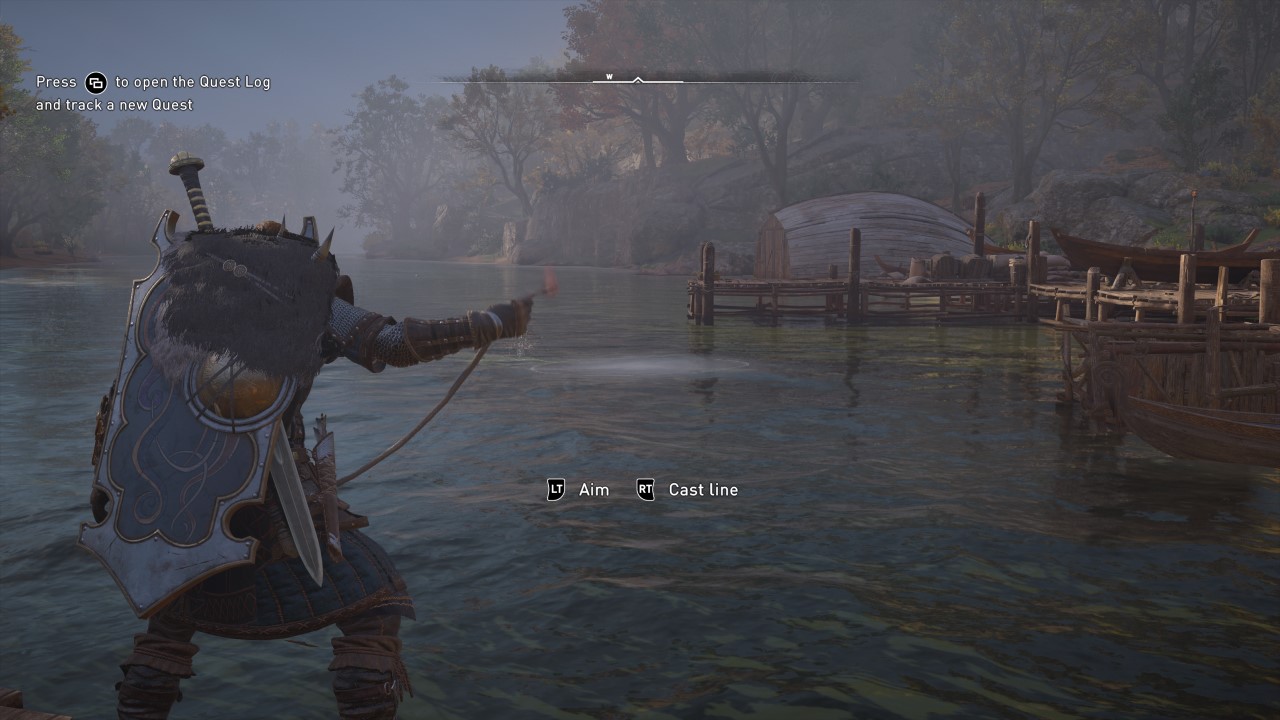This screenshot has width=1280, height=720.
Task: Click the west marker on the compass bar
Action: (x=608, y=74)
